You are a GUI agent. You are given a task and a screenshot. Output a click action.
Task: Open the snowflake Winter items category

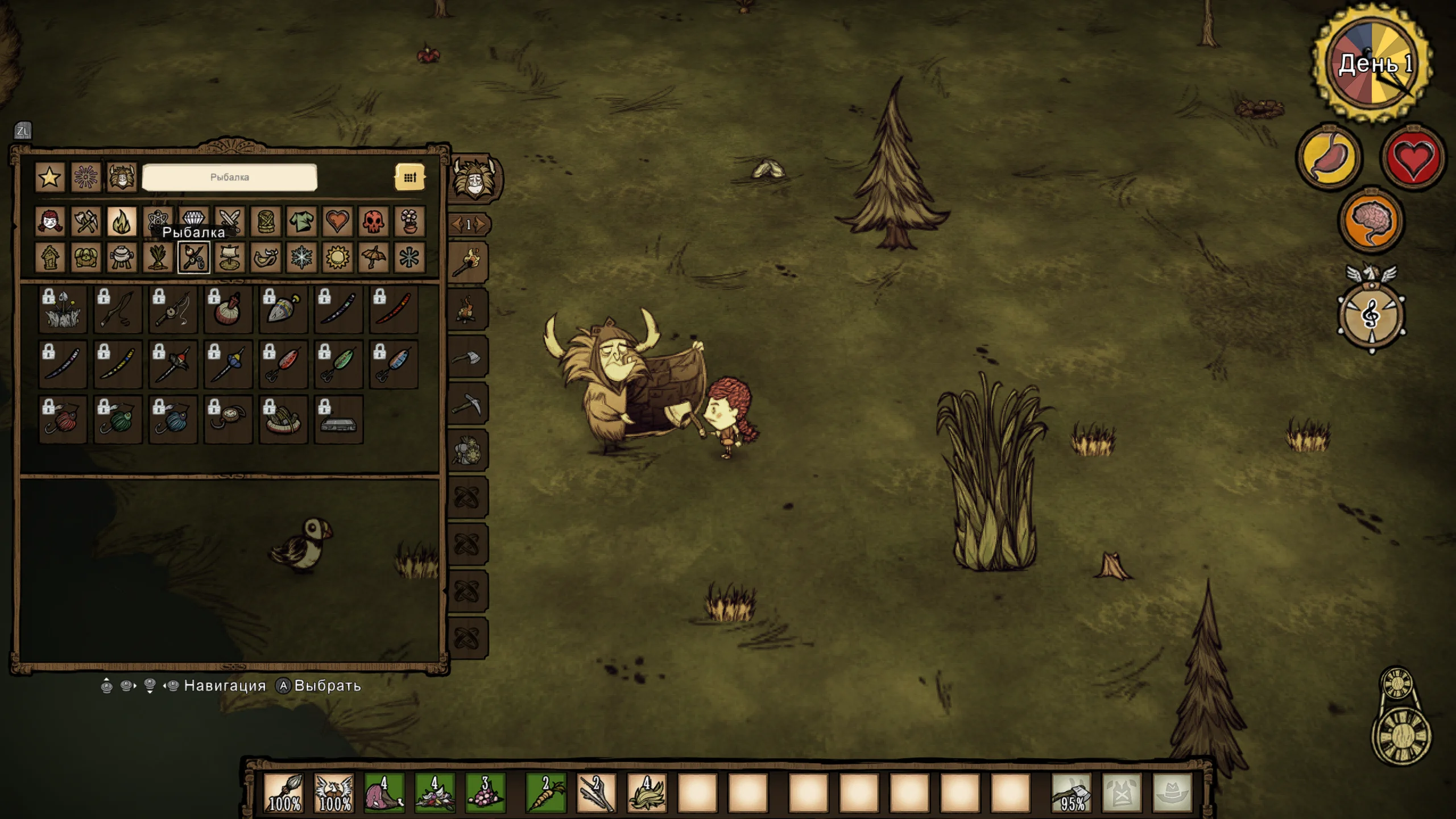point(301,258)
